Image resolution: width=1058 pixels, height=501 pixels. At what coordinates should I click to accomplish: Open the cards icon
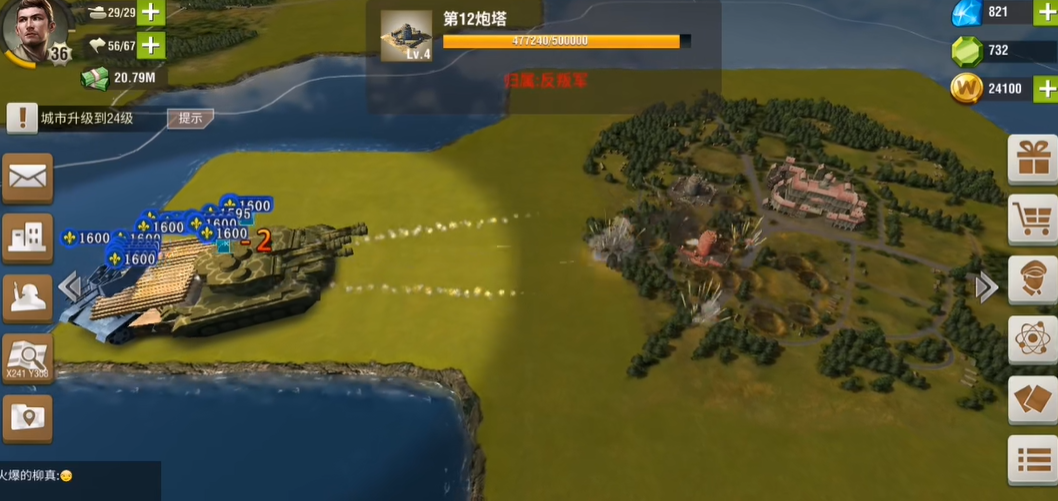click(1032, 400)
